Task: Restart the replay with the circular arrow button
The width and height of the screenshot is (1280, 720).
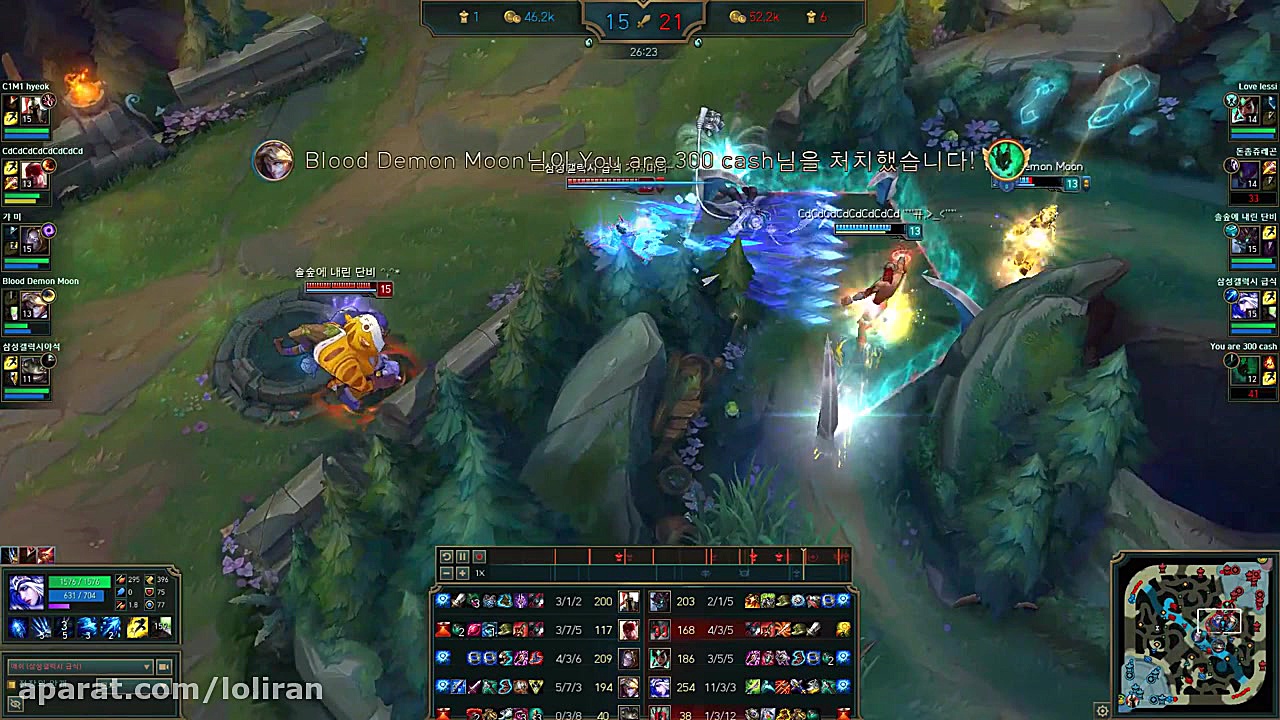Action: 447,557
